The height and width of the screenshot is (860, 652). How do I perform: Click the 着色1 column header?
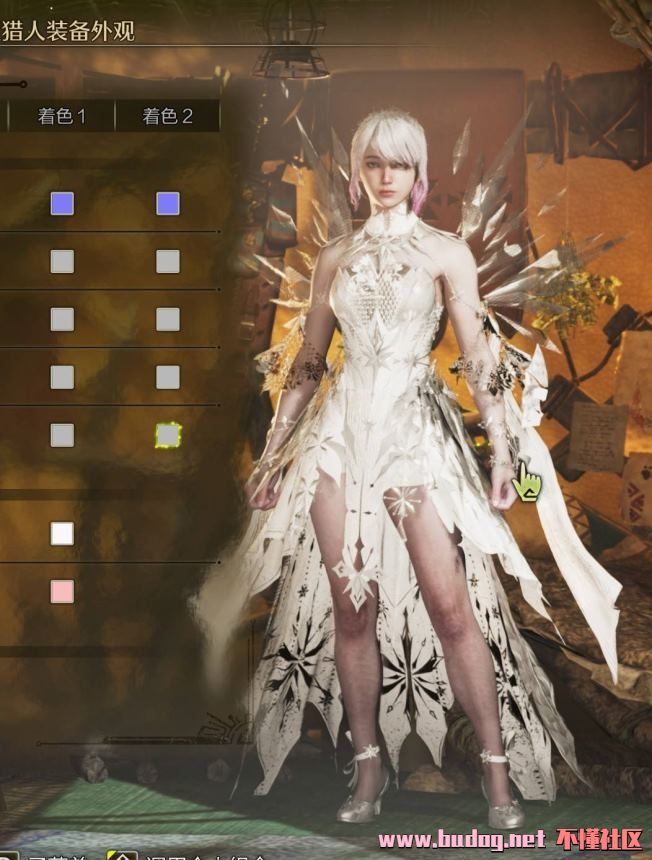(x=62, y=117)
